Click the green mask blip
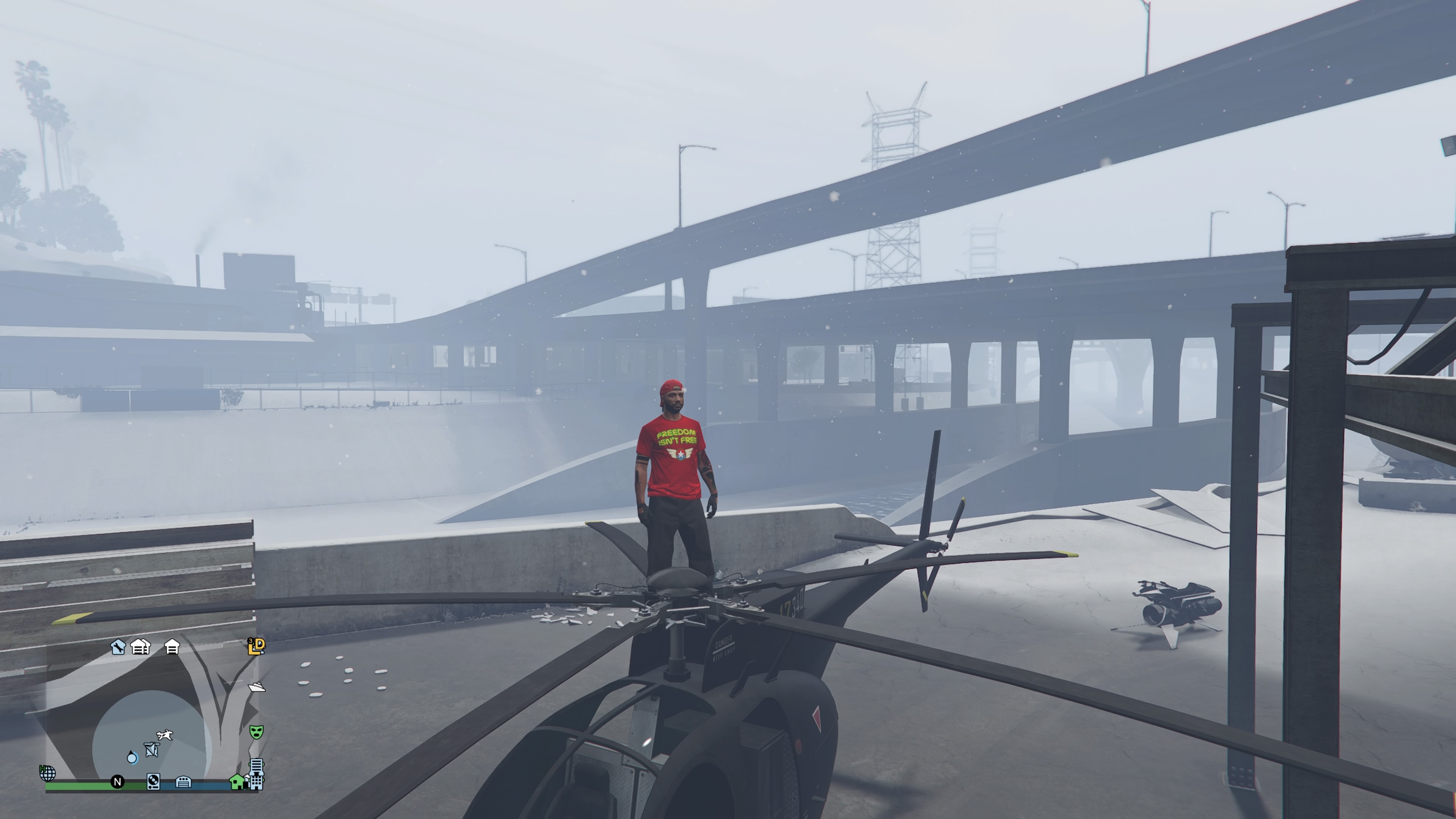Image resolution: width=1456 pixels, height=819 pixels. coord(257,732)
